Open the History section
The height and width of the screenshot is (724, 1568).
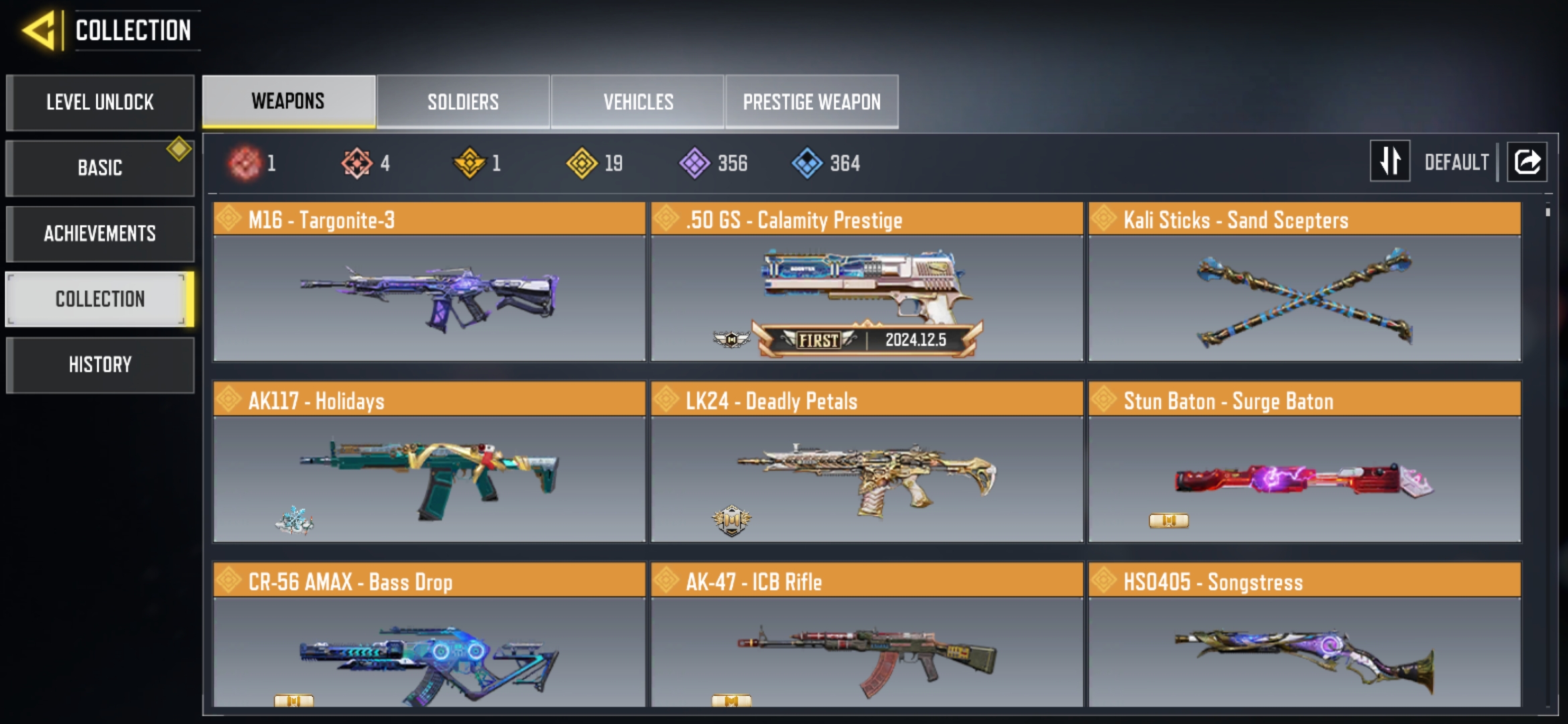click(100, 365)
